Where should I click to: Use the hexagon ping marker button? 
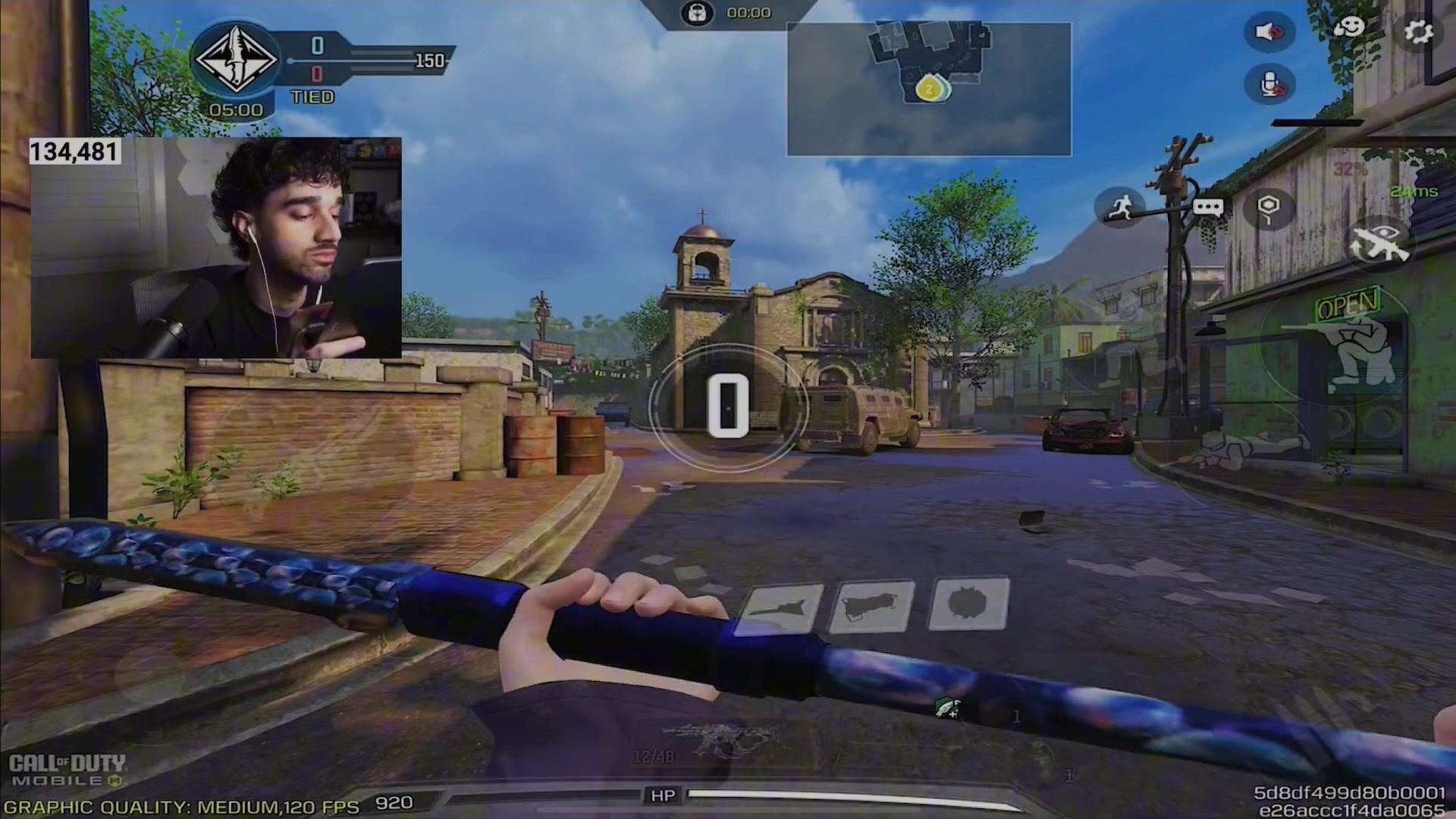pyautogui.click(x=1269, y=209)
